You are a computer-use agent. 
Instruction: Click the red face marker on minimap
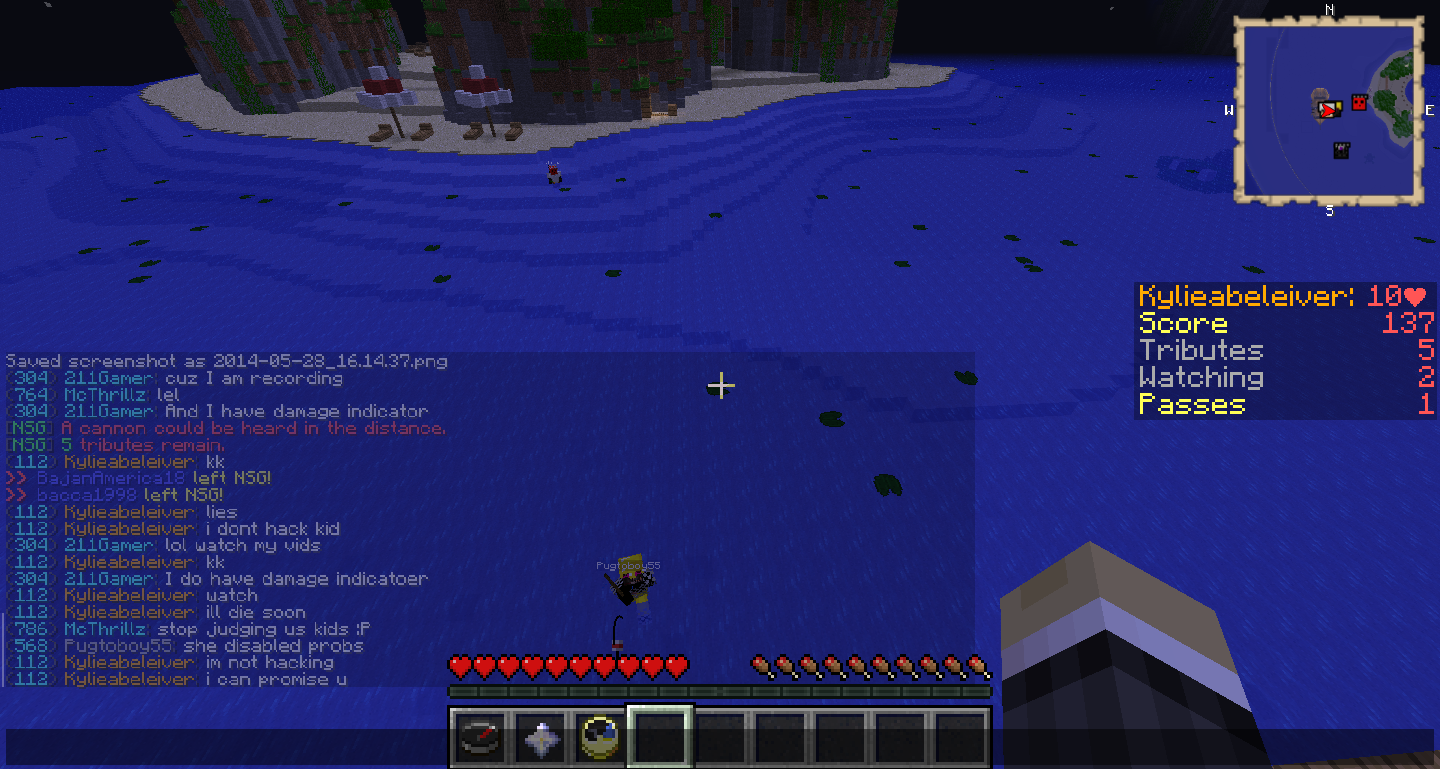pyautogui.click(x=1359, y=102)
